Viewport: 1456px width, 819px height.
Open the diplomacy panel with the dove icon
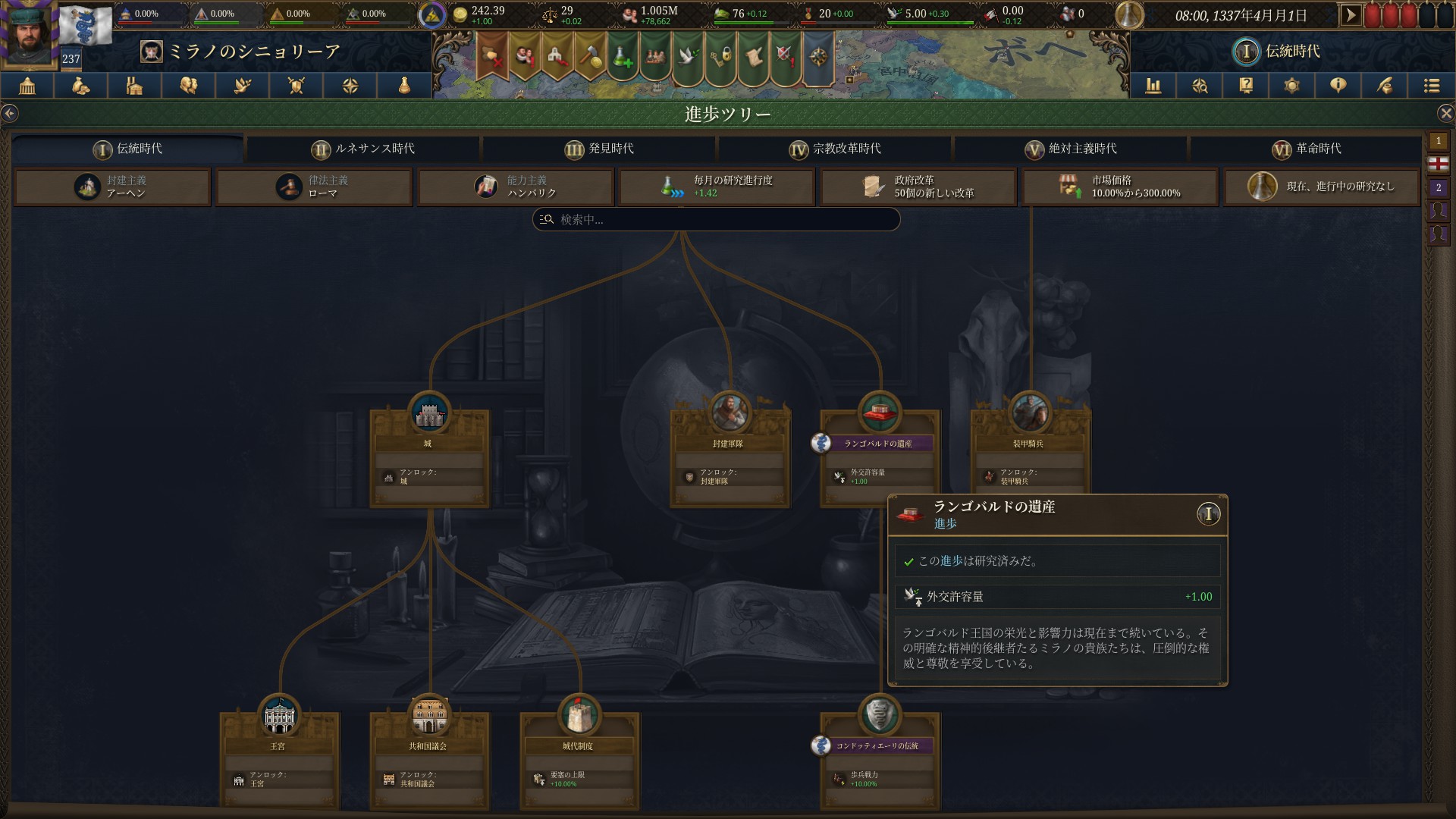click(x=242, y=86)
